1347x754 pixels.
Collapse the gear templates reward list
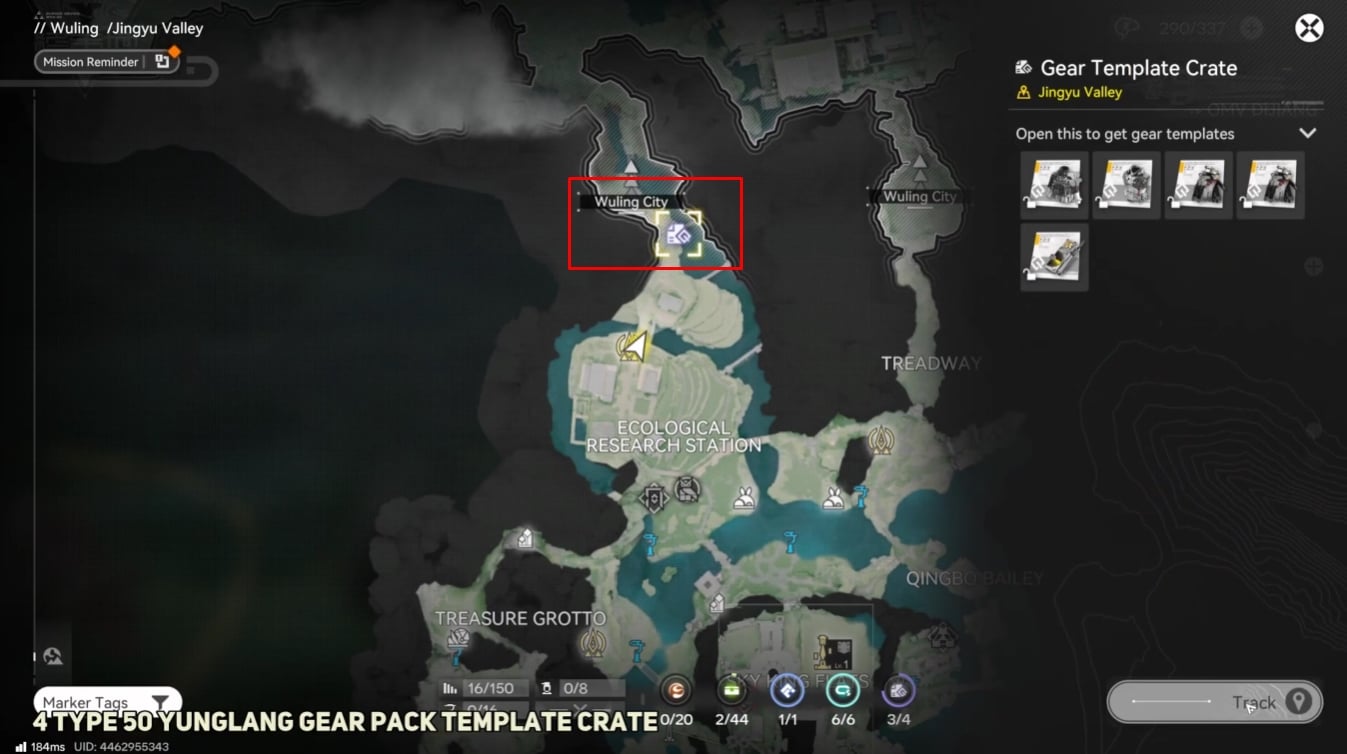[x=1307, y=133]
